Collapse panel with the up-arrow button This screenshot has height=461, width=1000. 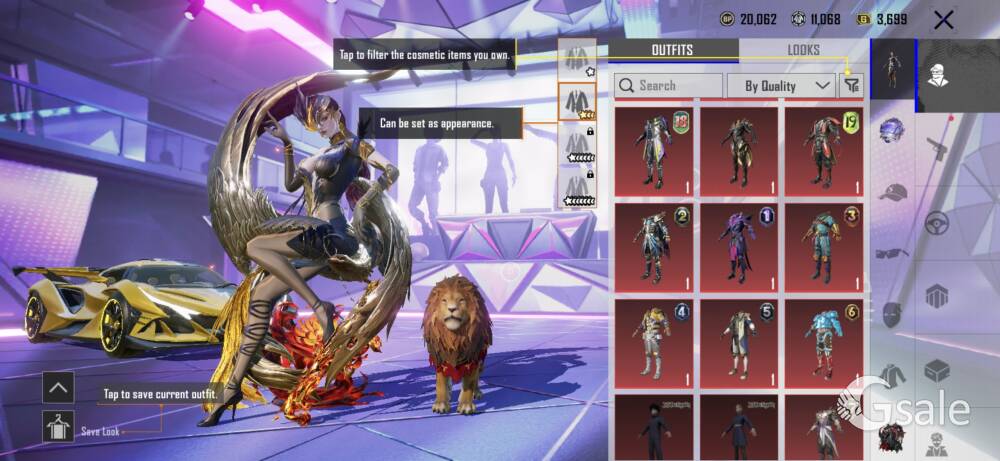tap(58, 387)
